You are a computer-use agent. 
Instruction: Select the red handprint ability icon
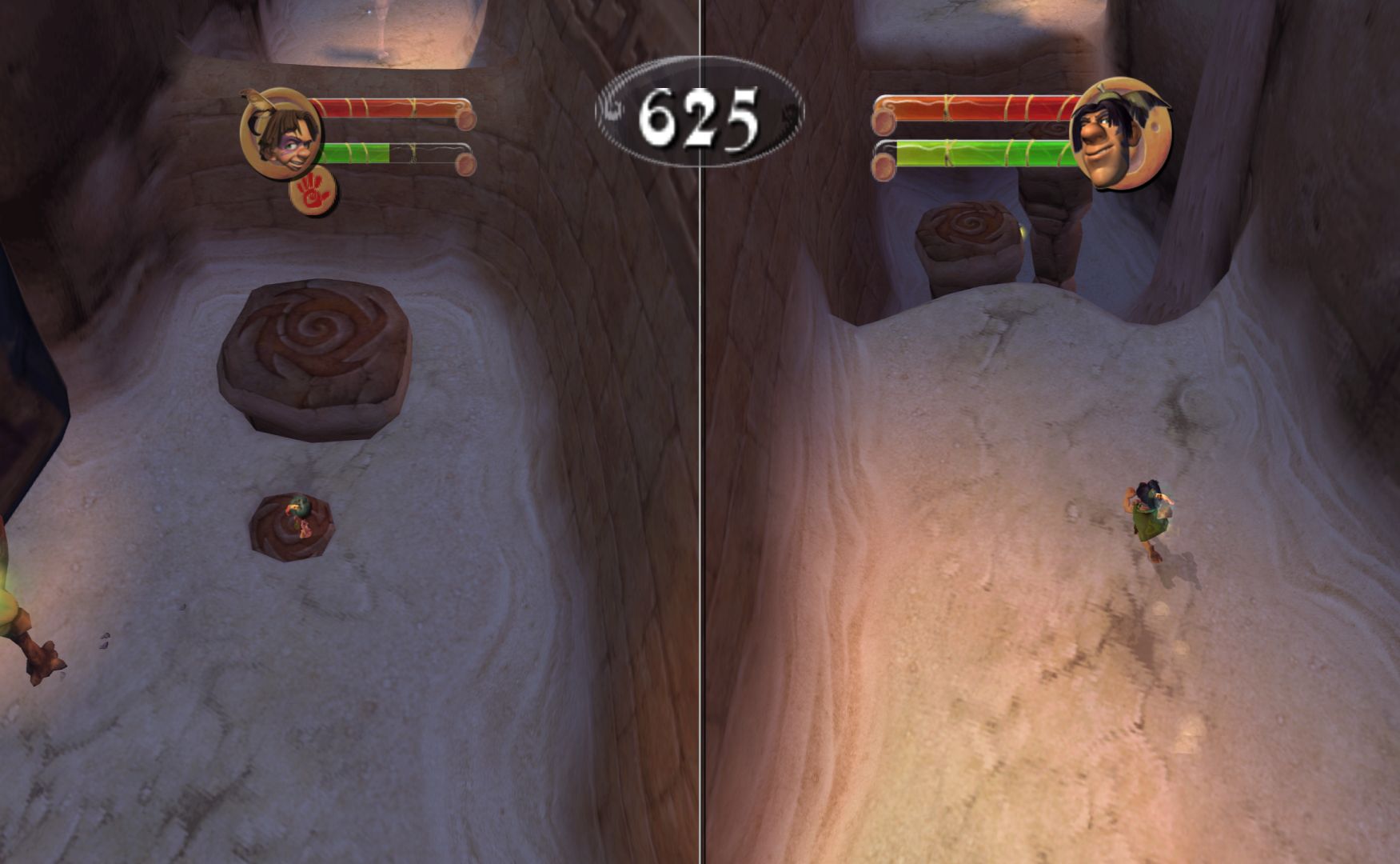[x=313, y=194]
